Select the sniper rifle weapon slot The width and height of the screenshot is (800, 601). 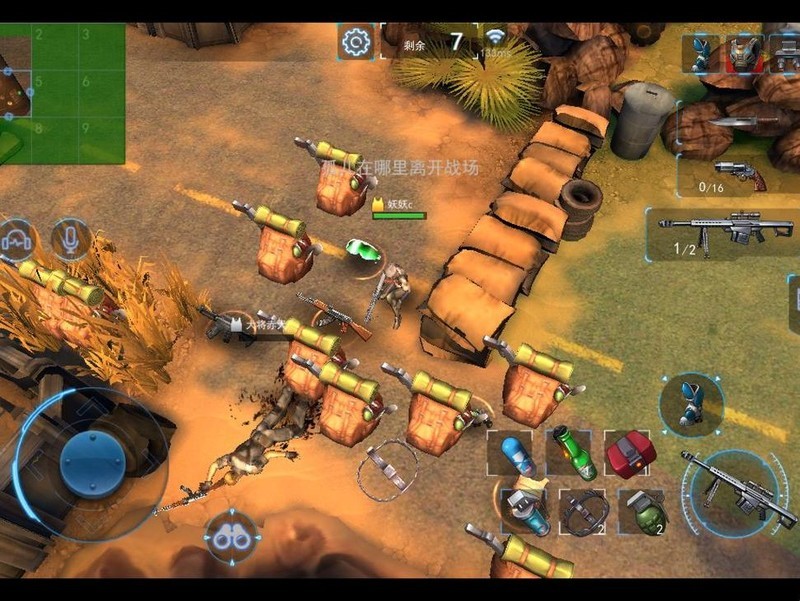(x=725, y=233)
